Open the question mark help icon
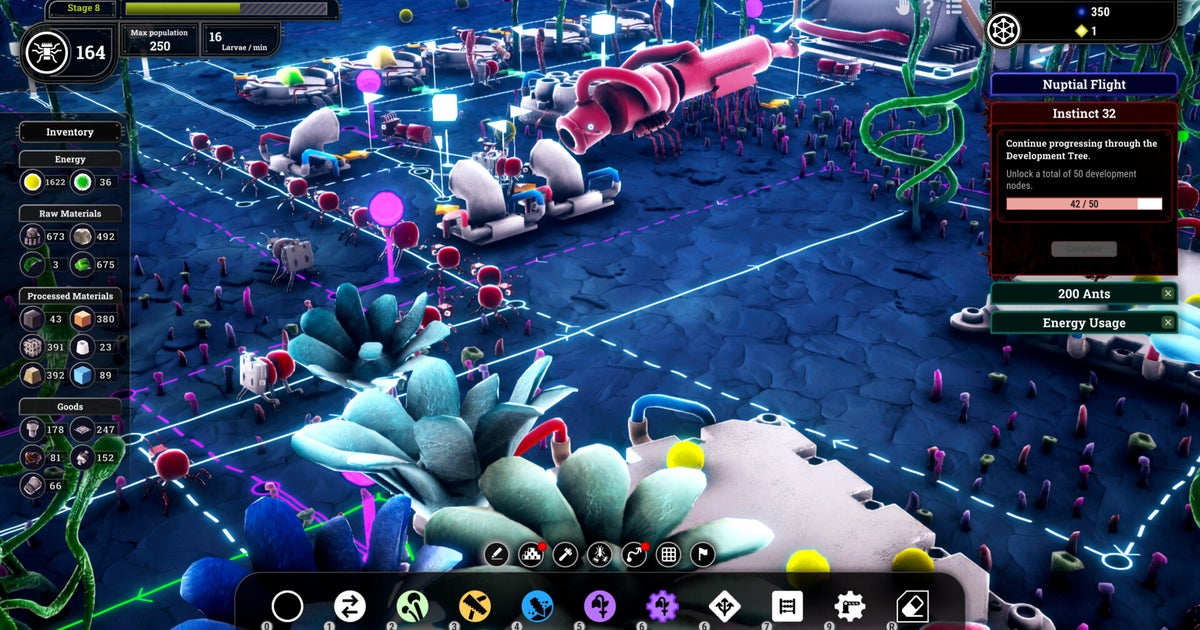This screenshot has height=630, width=1200. pos(928,8)
